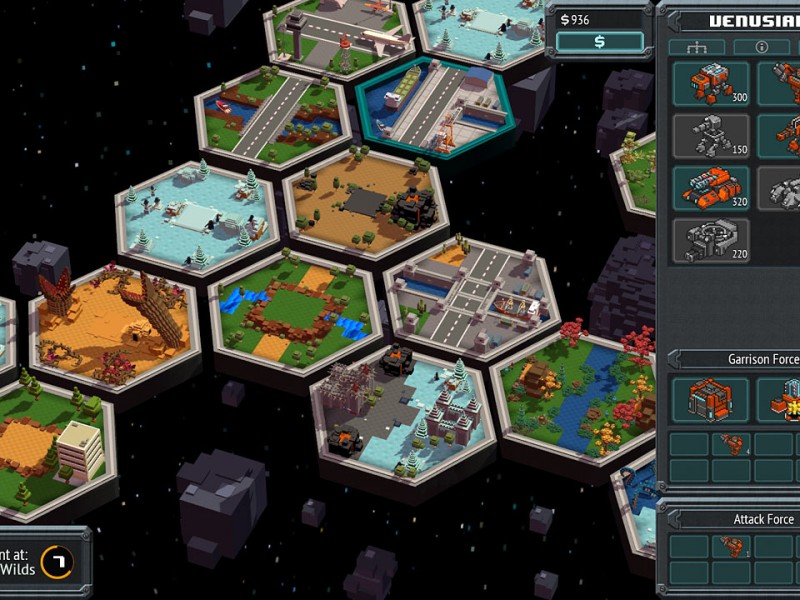This screenshot has height=600, width=800.
Task: Select the gray bipedal mech costing 150
Action: click(x=710, y=135)
